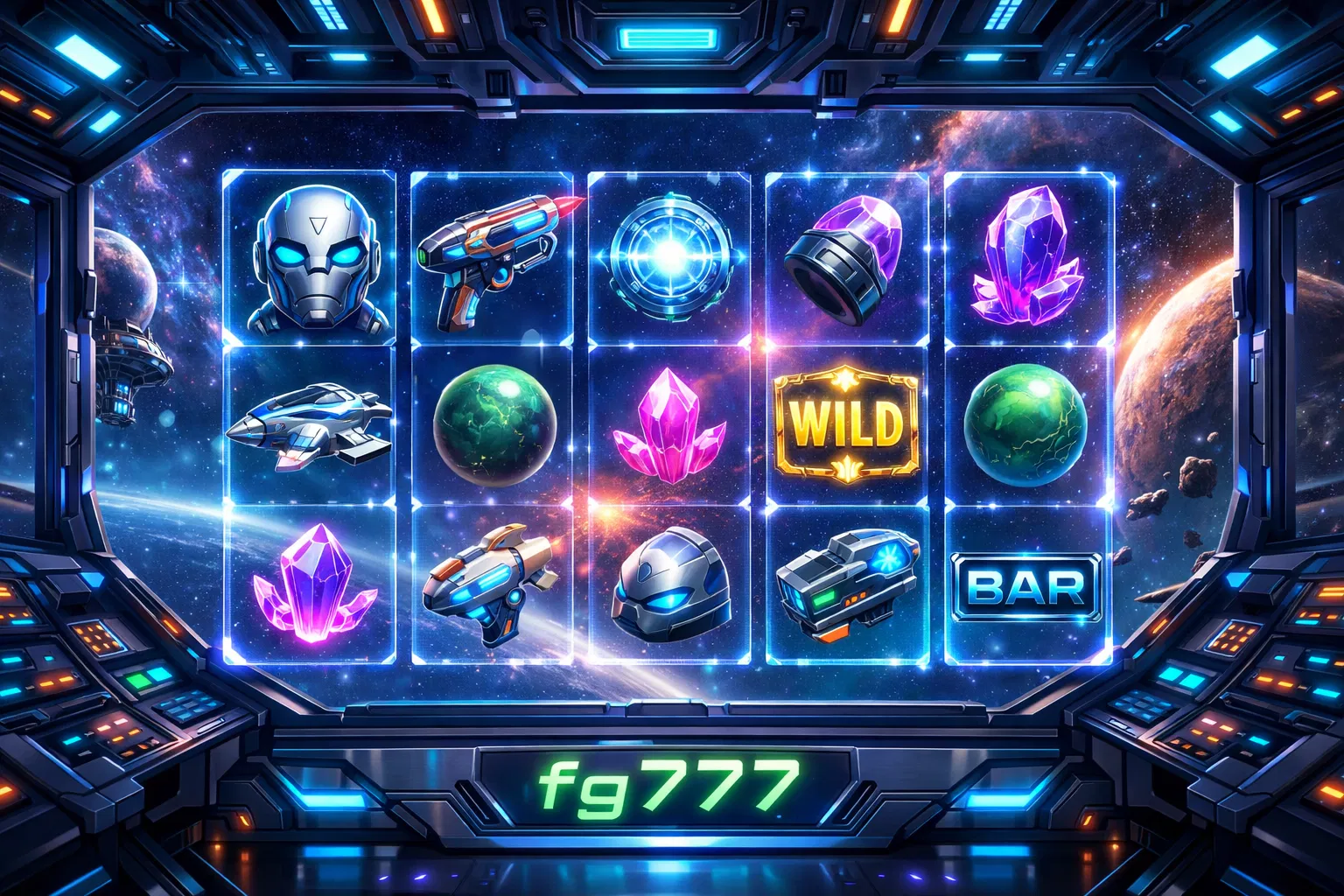Select the red-tipped ray gun symbol

coord(494,254)
